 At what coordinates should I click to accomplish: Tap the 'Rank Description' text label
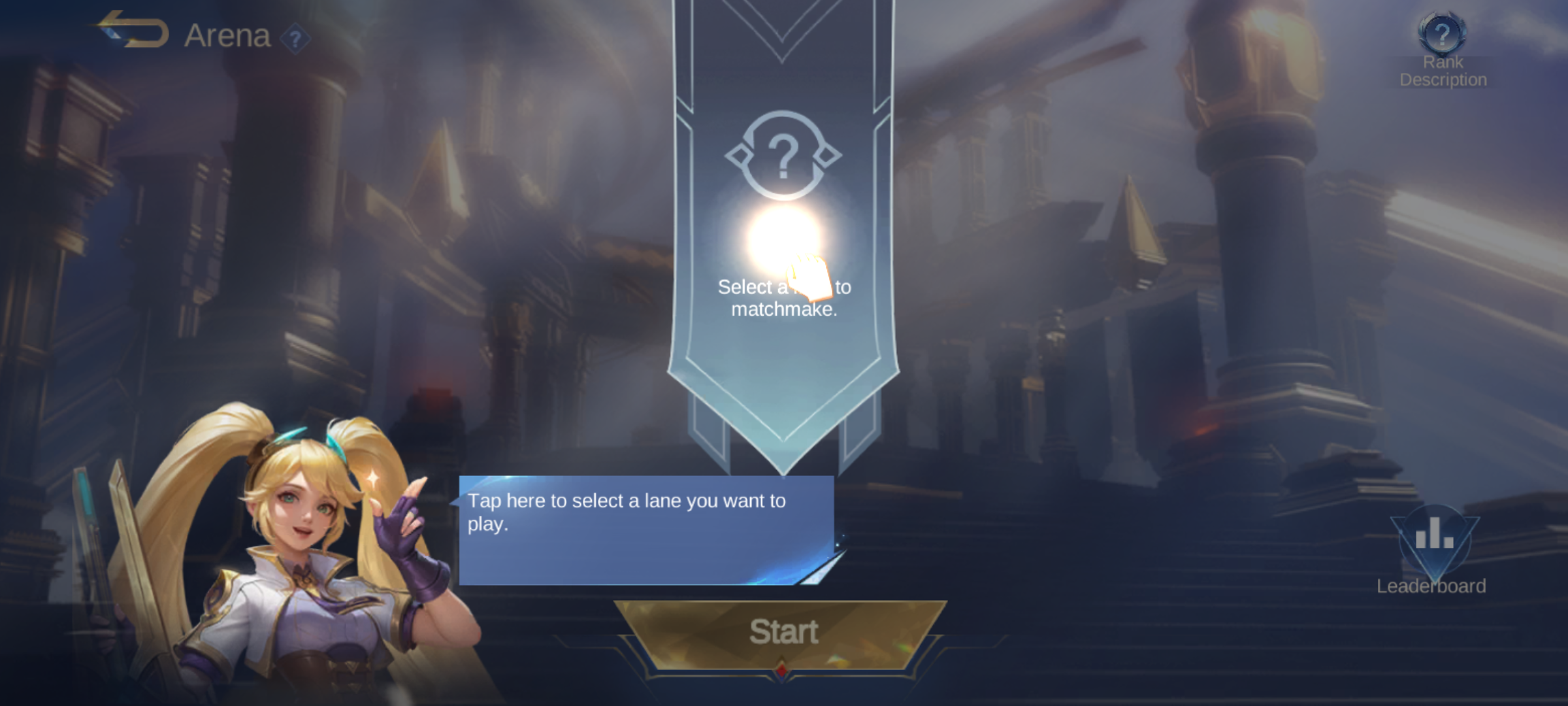[1442, 71]
